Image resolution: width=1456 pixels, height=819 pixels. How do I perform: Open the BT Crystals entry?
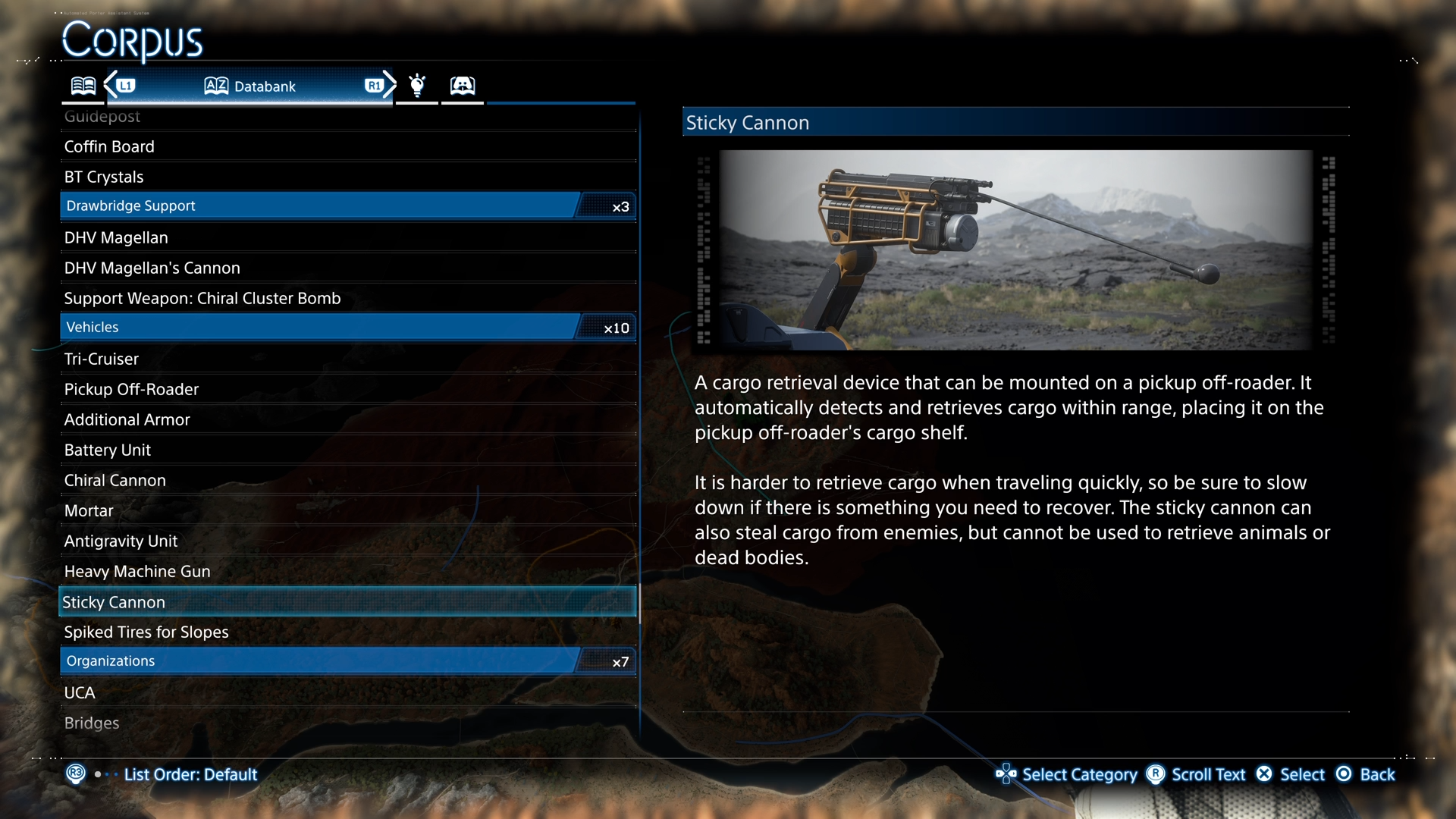pyautogui.click(x=104, y=177)
